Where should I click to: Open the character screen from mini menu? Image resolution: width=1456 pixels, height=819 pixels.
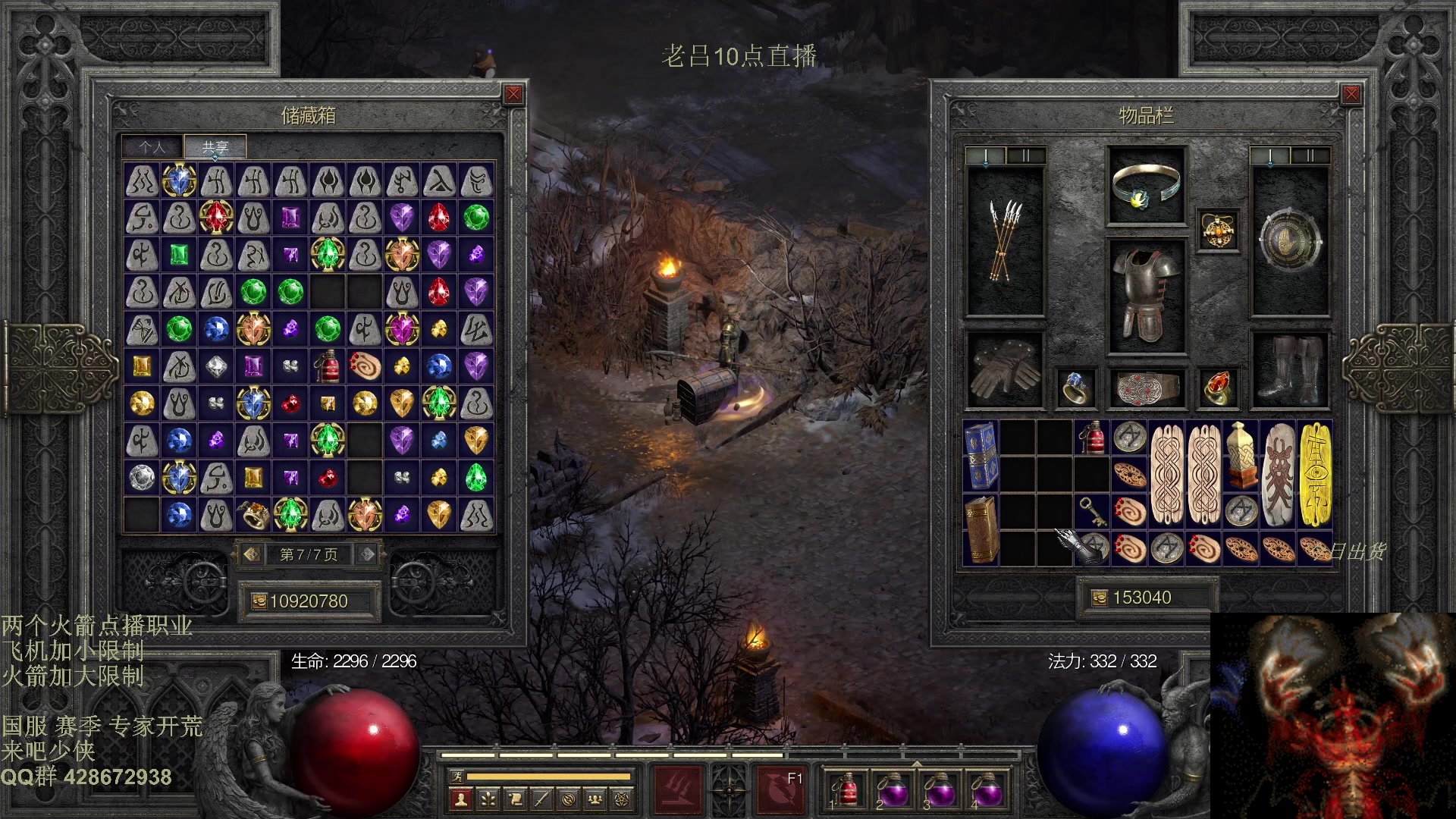pos(460,799)
